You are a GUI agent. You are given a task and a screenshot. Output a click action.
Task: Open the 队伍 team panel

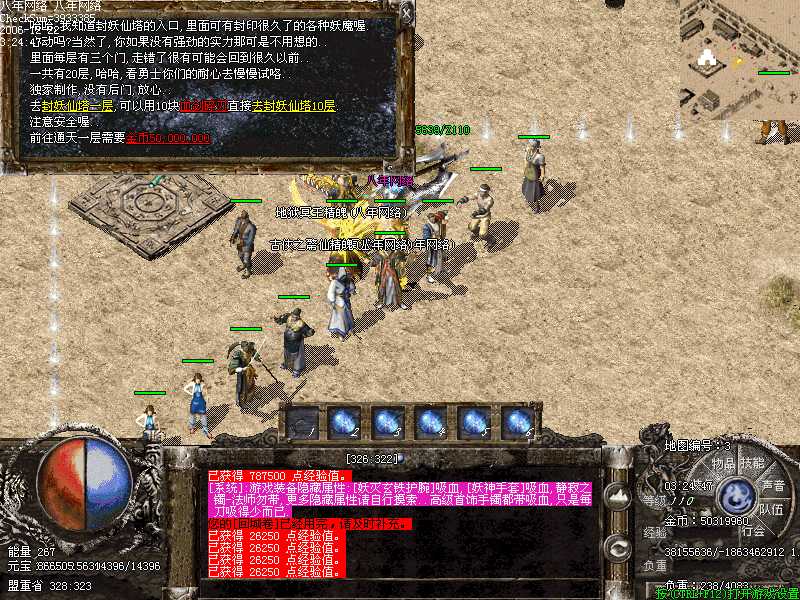(771, 508)
